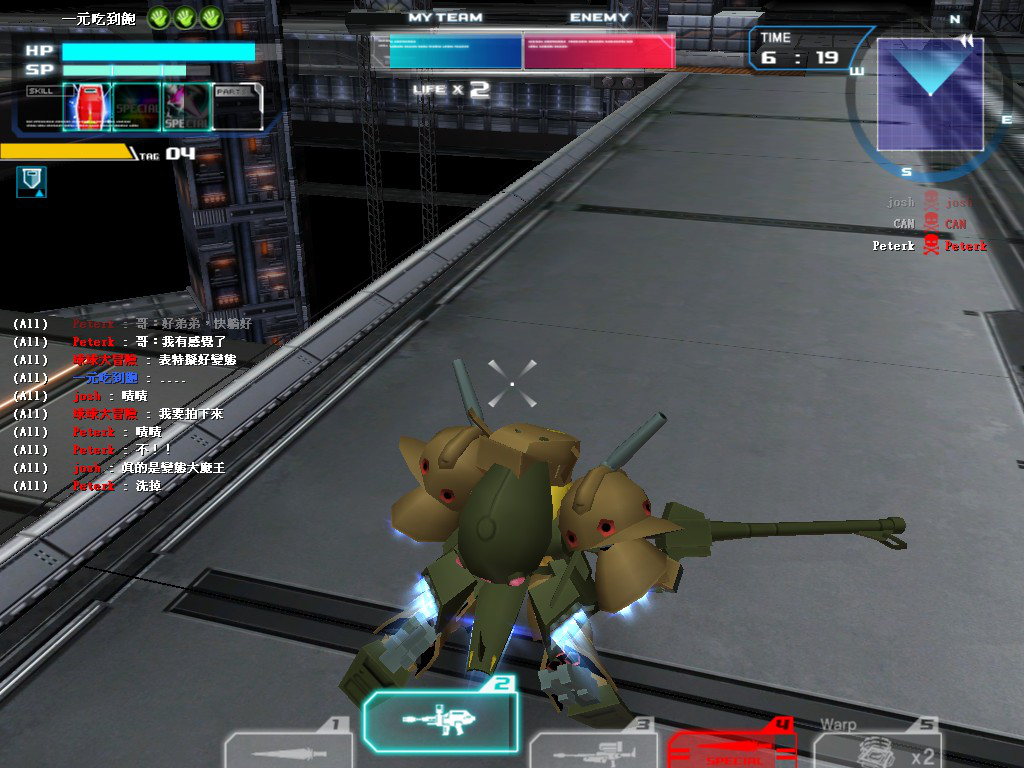This screenshot has width=1024, height=768.
Task: Switch to the long cannon weapon slot 3
Action: click(591, 749)
